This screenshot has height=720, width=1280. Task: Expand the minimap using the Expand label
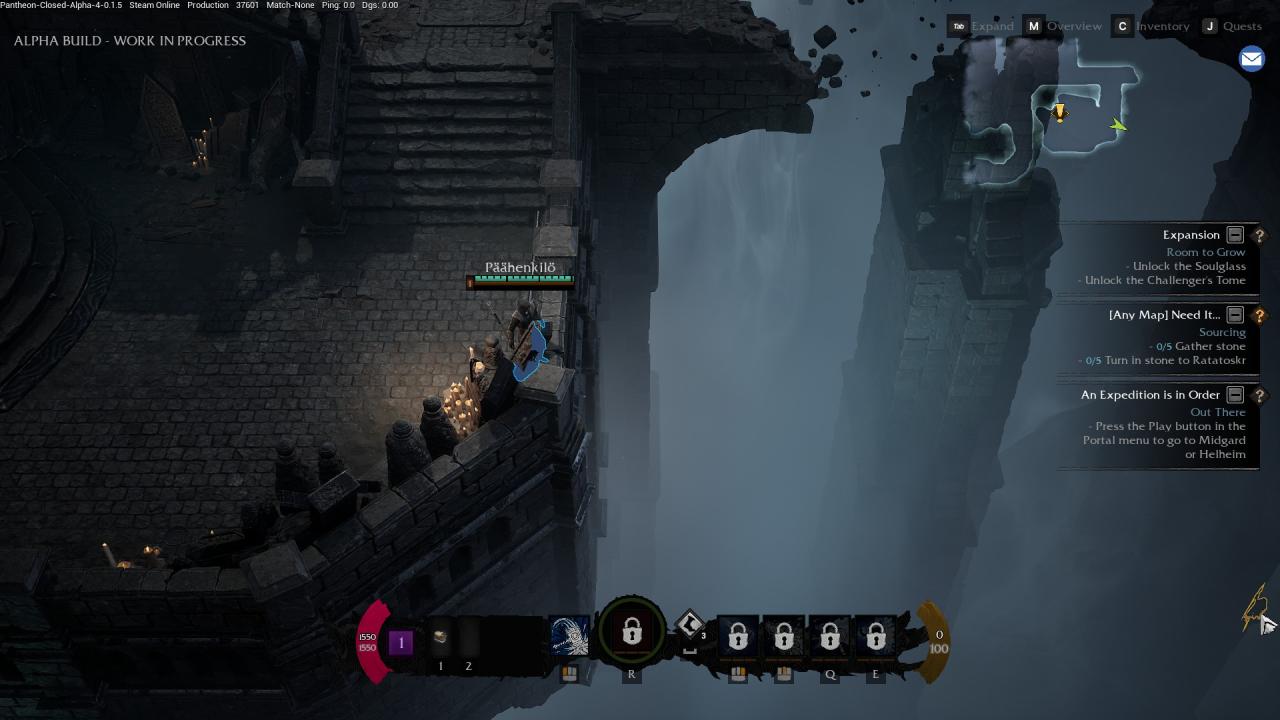coord(992,26)
